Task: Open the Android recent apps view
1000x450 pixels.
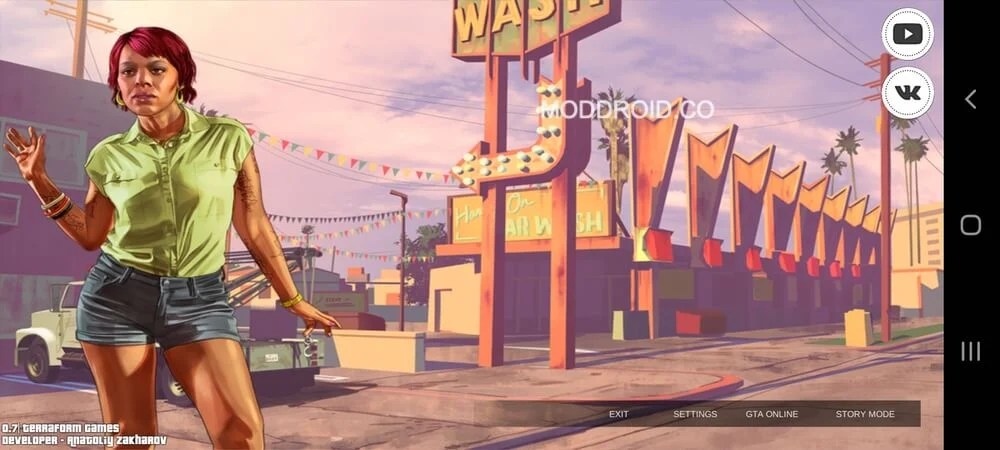Action: click(970, 351)
